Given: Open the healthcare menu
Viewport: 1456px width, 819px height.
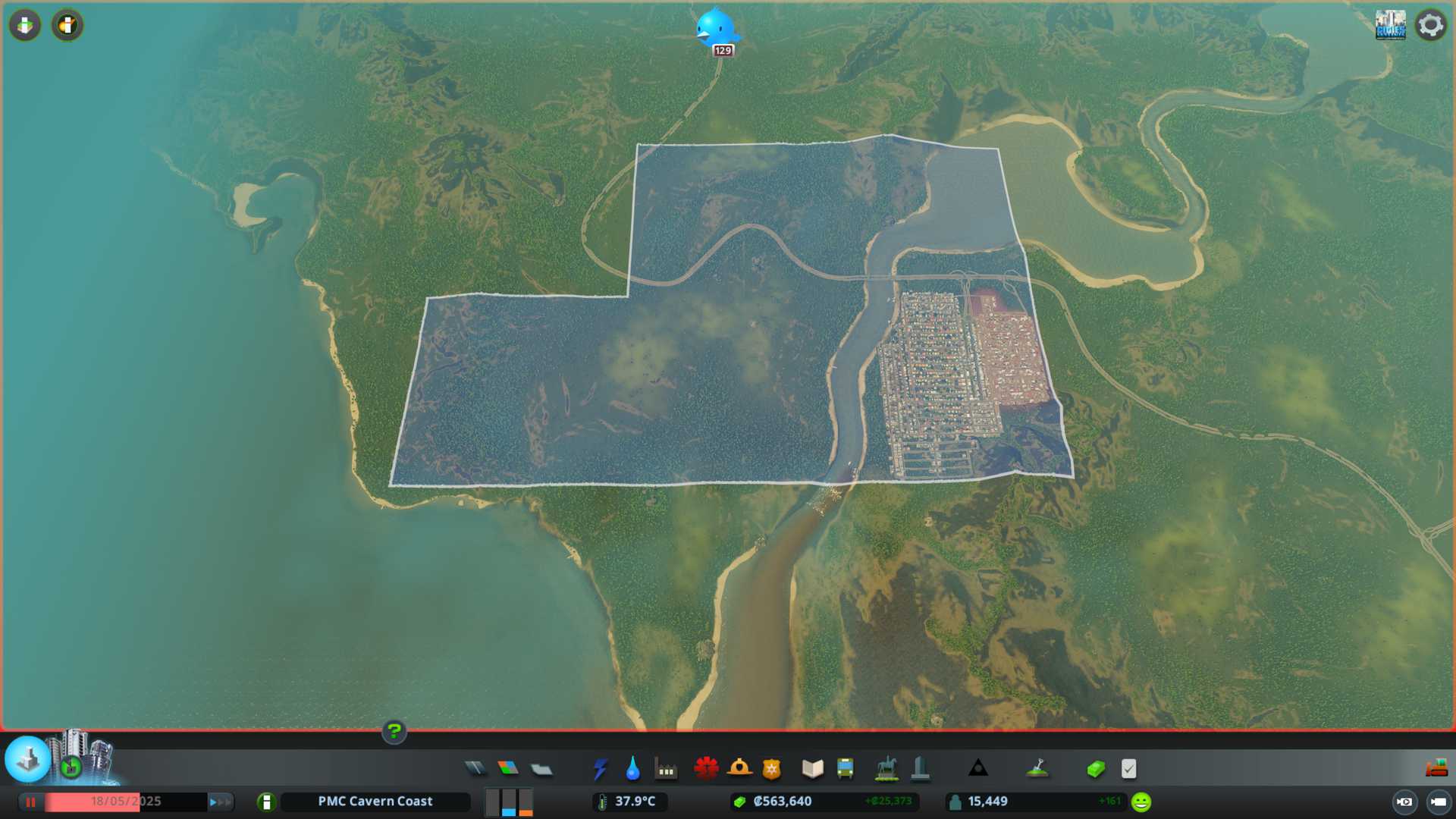Looking at the screenshot, I should (706, 769).
